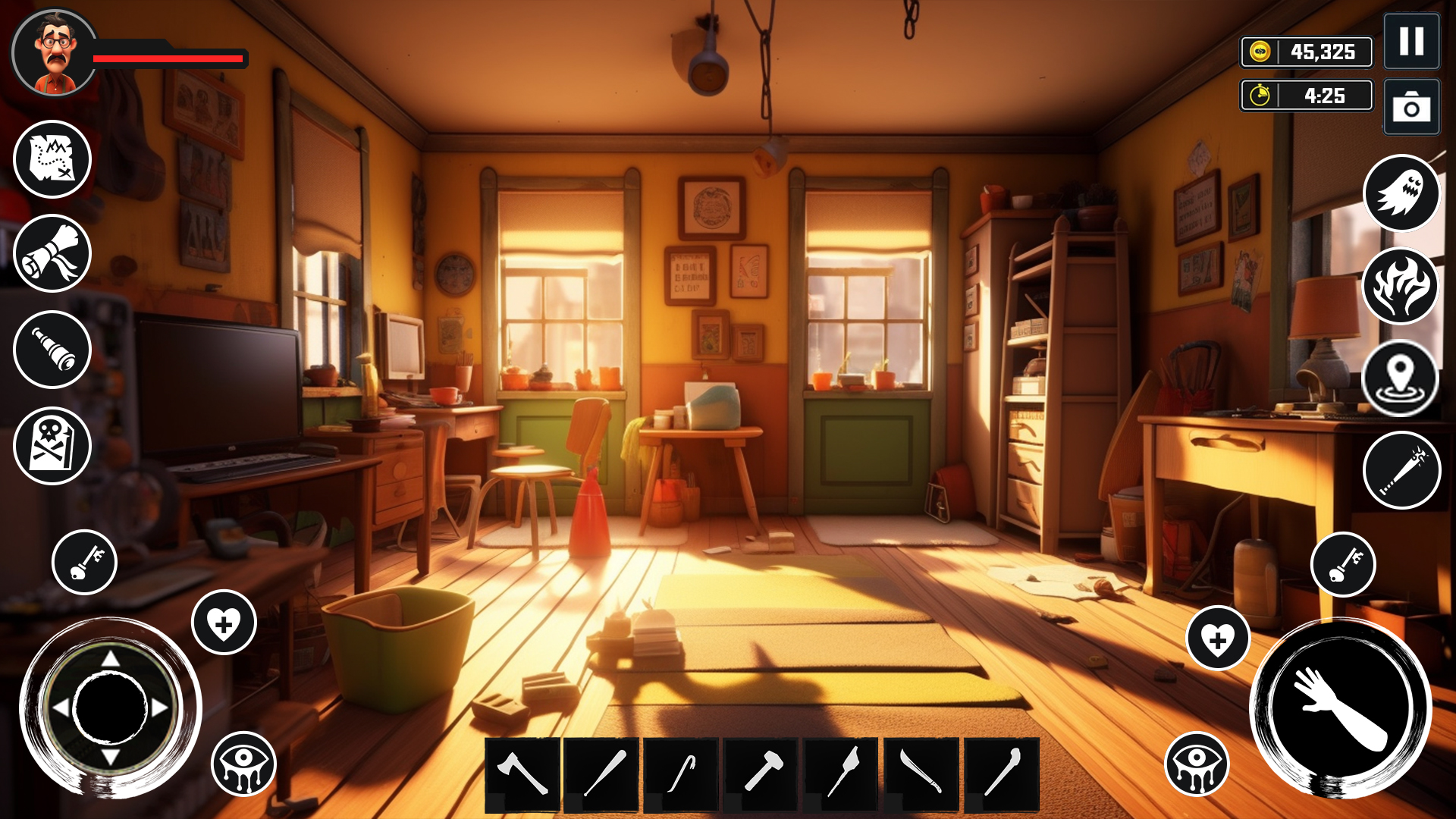Trigger the flame ability

1401,287
